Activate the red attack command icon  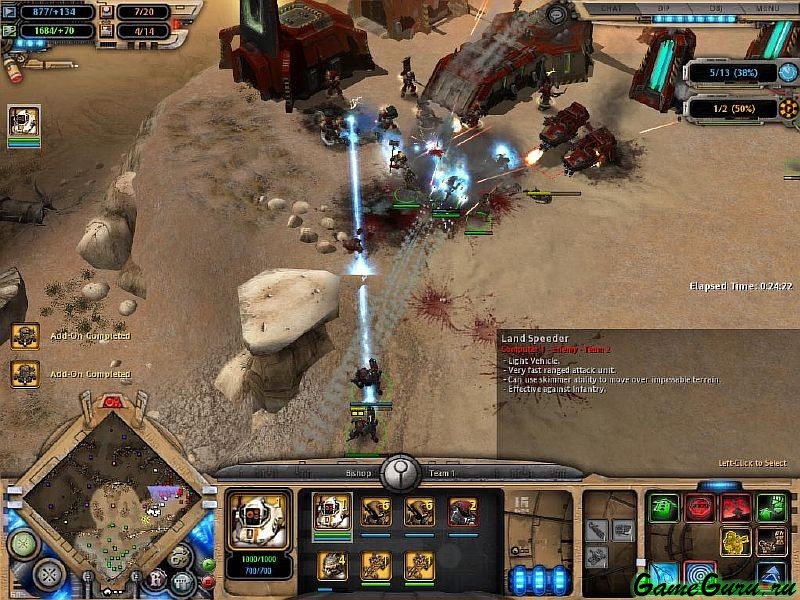click(x=735, y=508)
